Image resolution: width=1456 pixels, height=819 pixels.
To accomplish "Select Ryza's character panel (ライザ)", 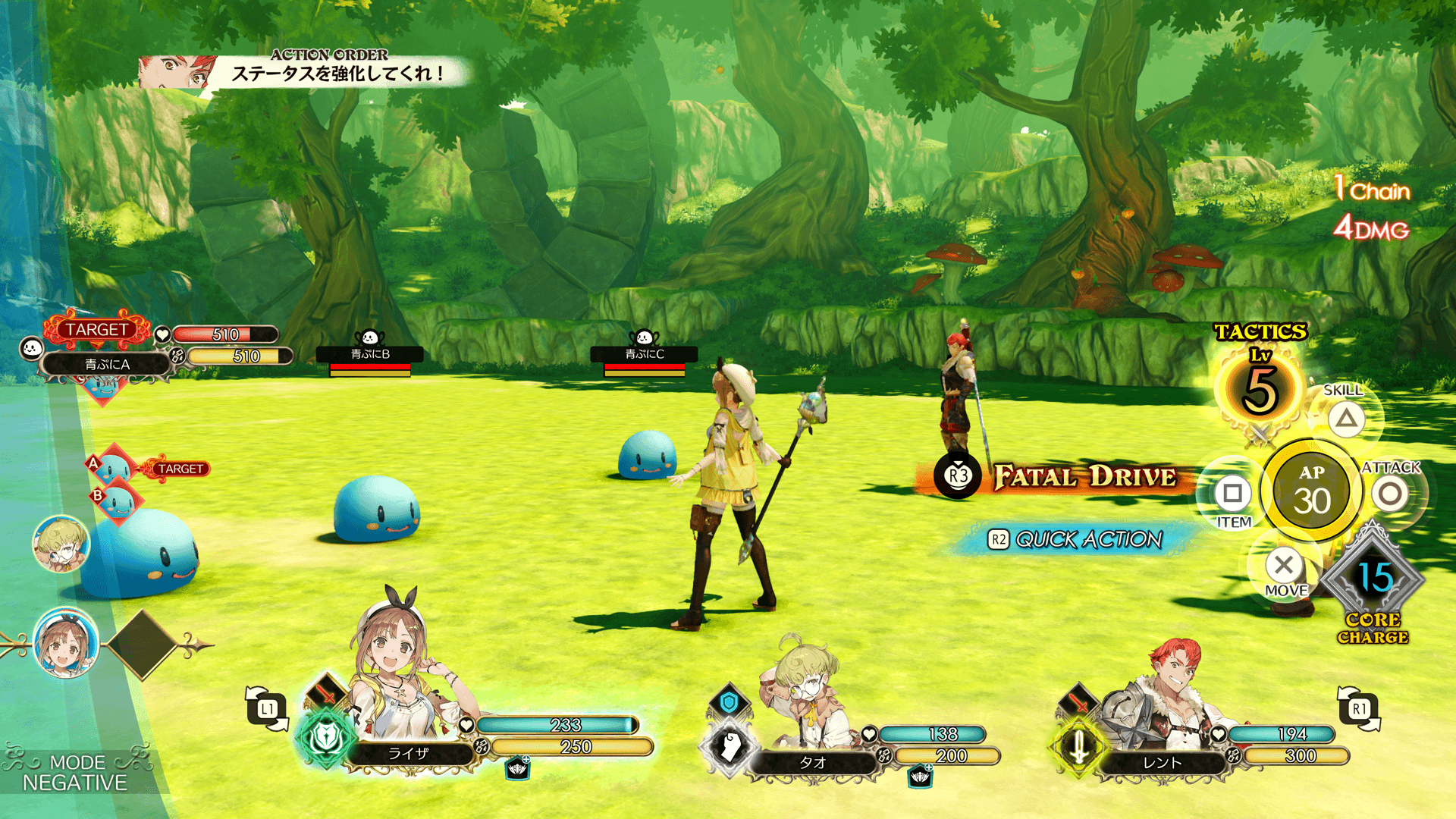I will click(408, 753).
